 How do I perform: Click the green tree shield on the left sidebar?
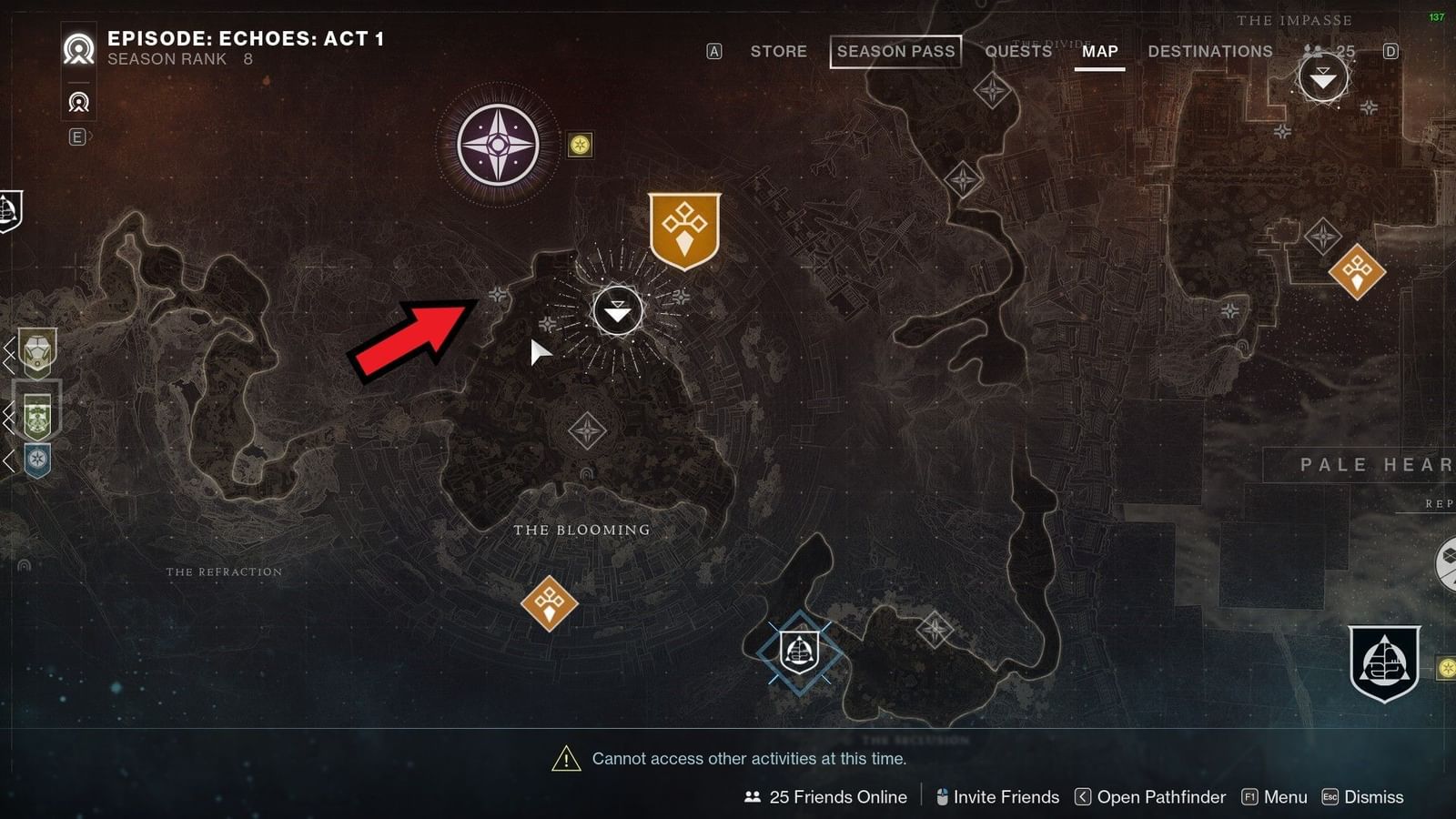coord(37,416)
